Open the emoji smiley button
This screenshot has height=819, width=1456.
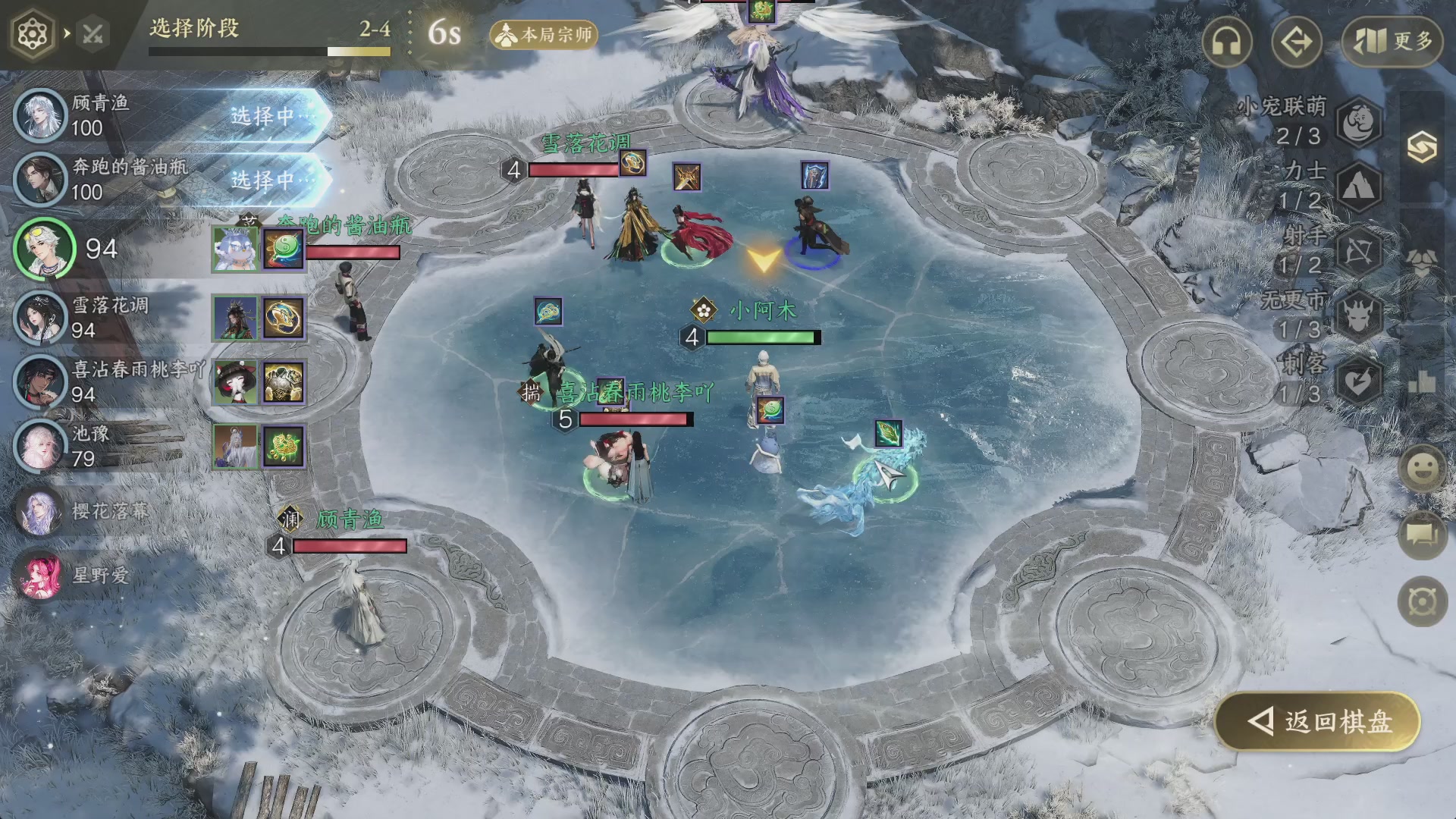coord(1422,468)
